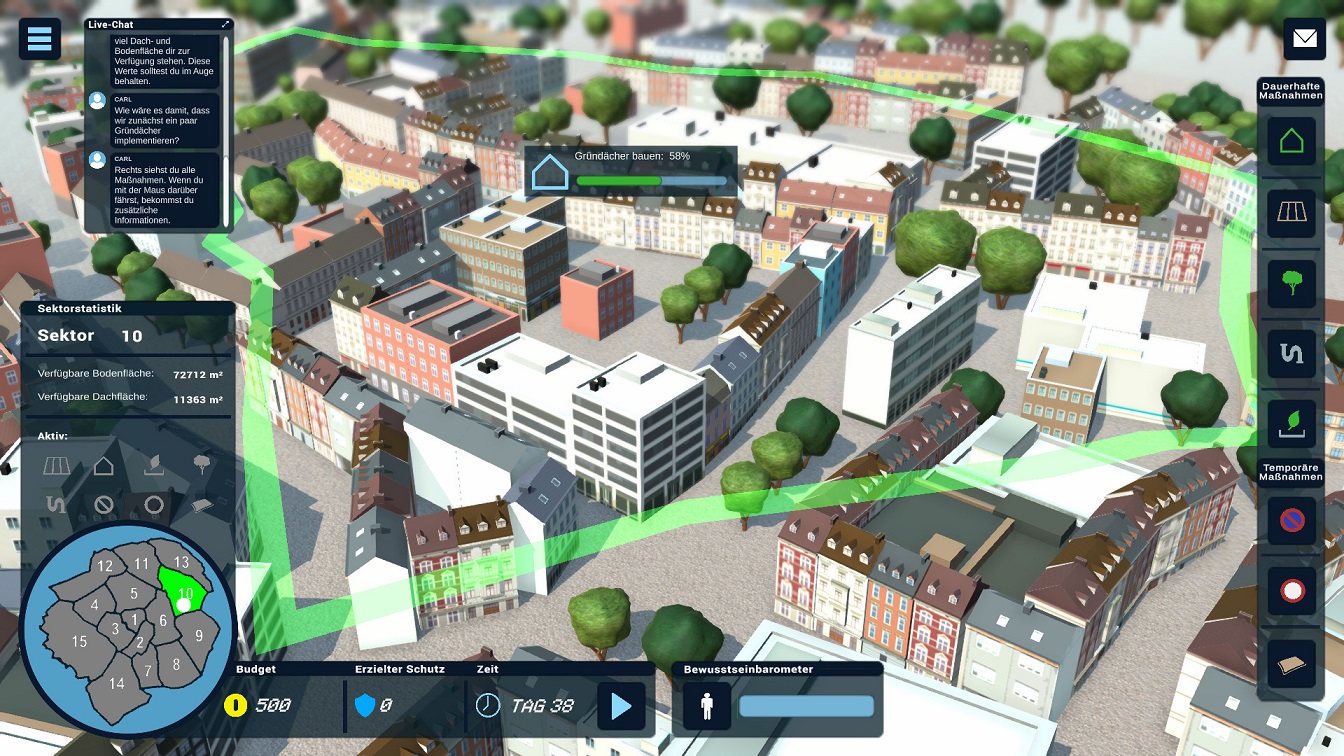
Task: Choose the sandbag temporary measure
Action: pyautogui.click(x=1292, y=664)
